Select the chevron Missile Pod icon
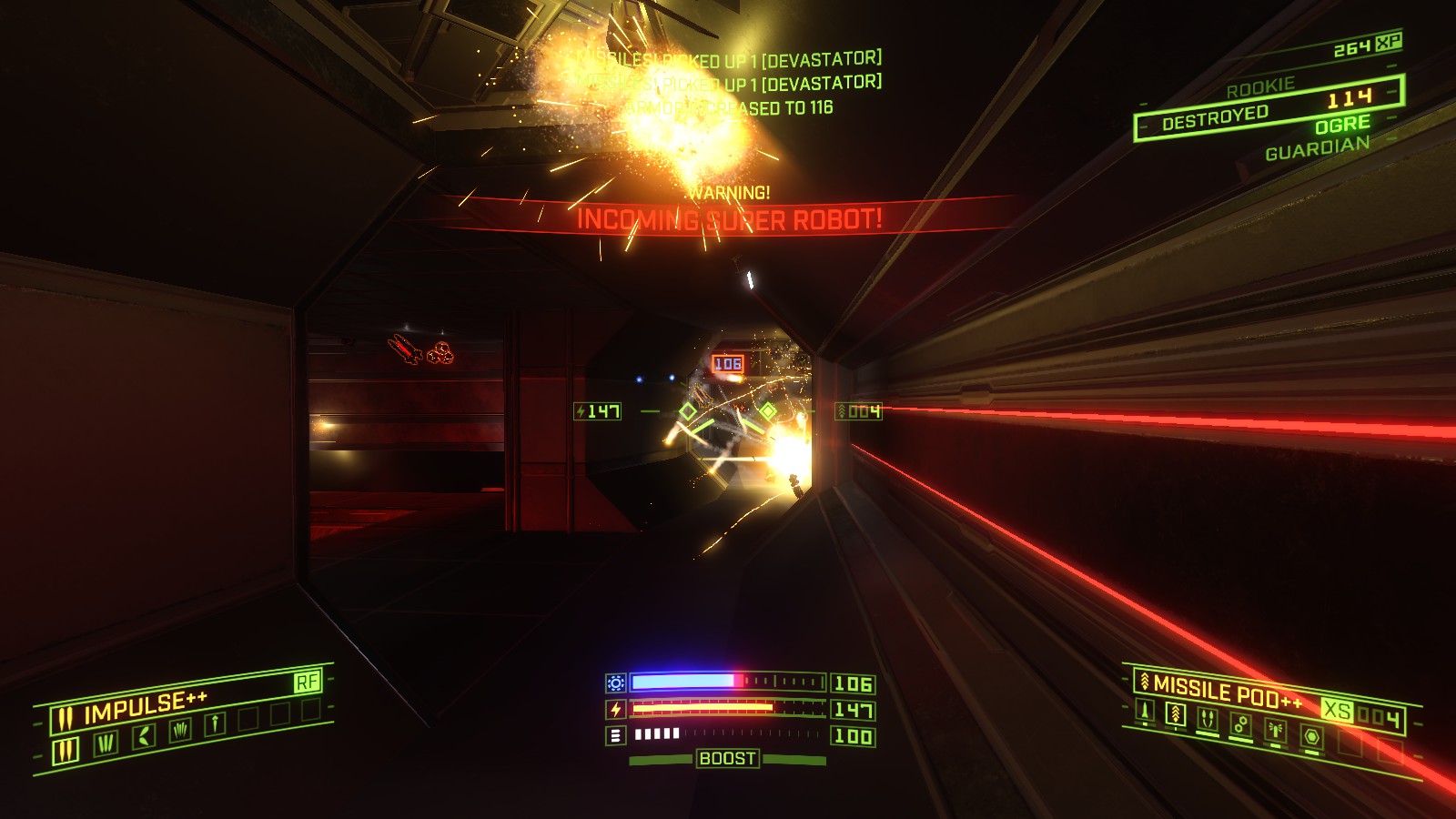Image resolution: width=1456 pixels, height=819 pixels. tap(1175, 714)
